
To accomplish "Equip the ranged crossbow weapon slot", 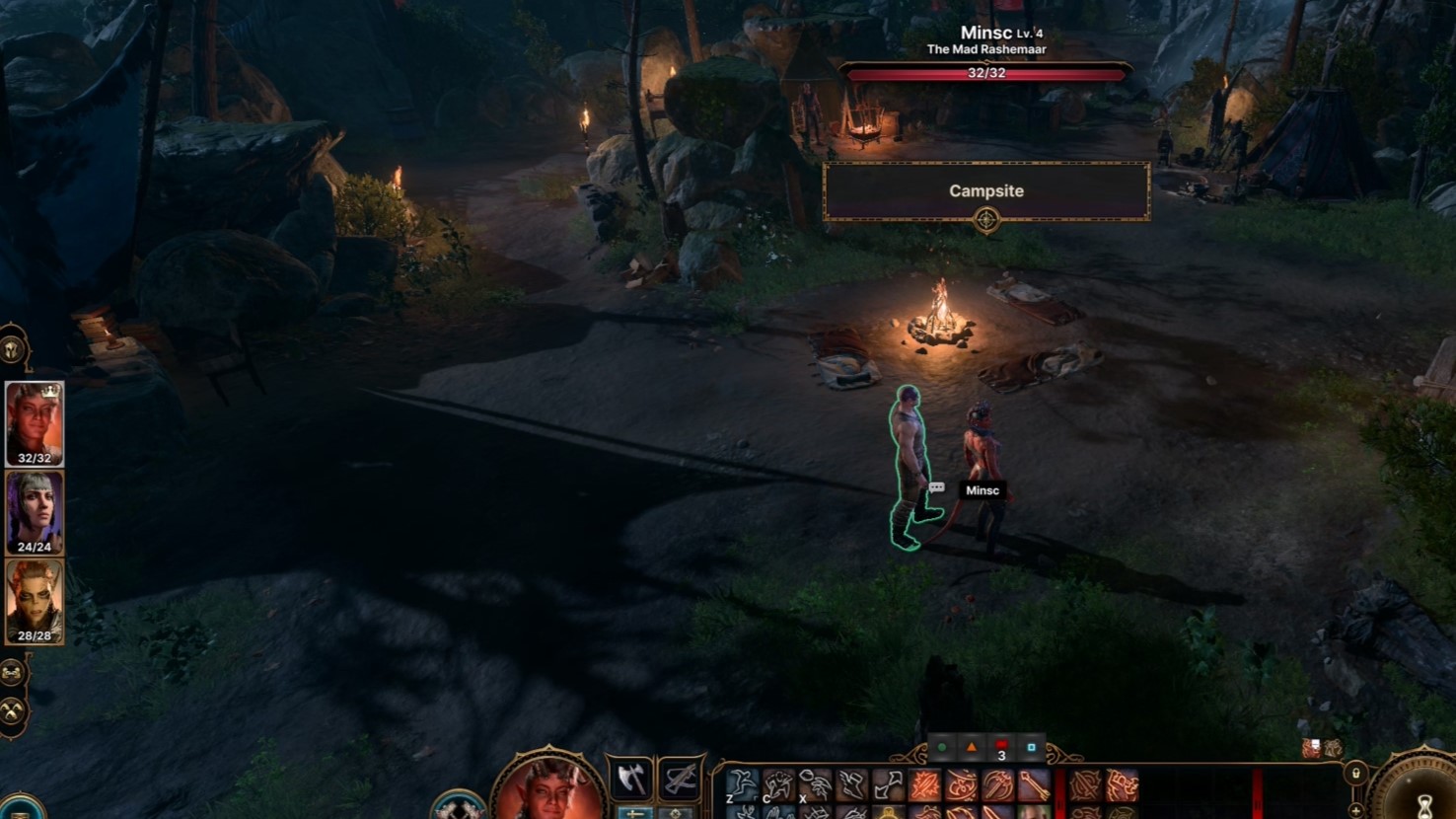I will [x=681, y=780].
